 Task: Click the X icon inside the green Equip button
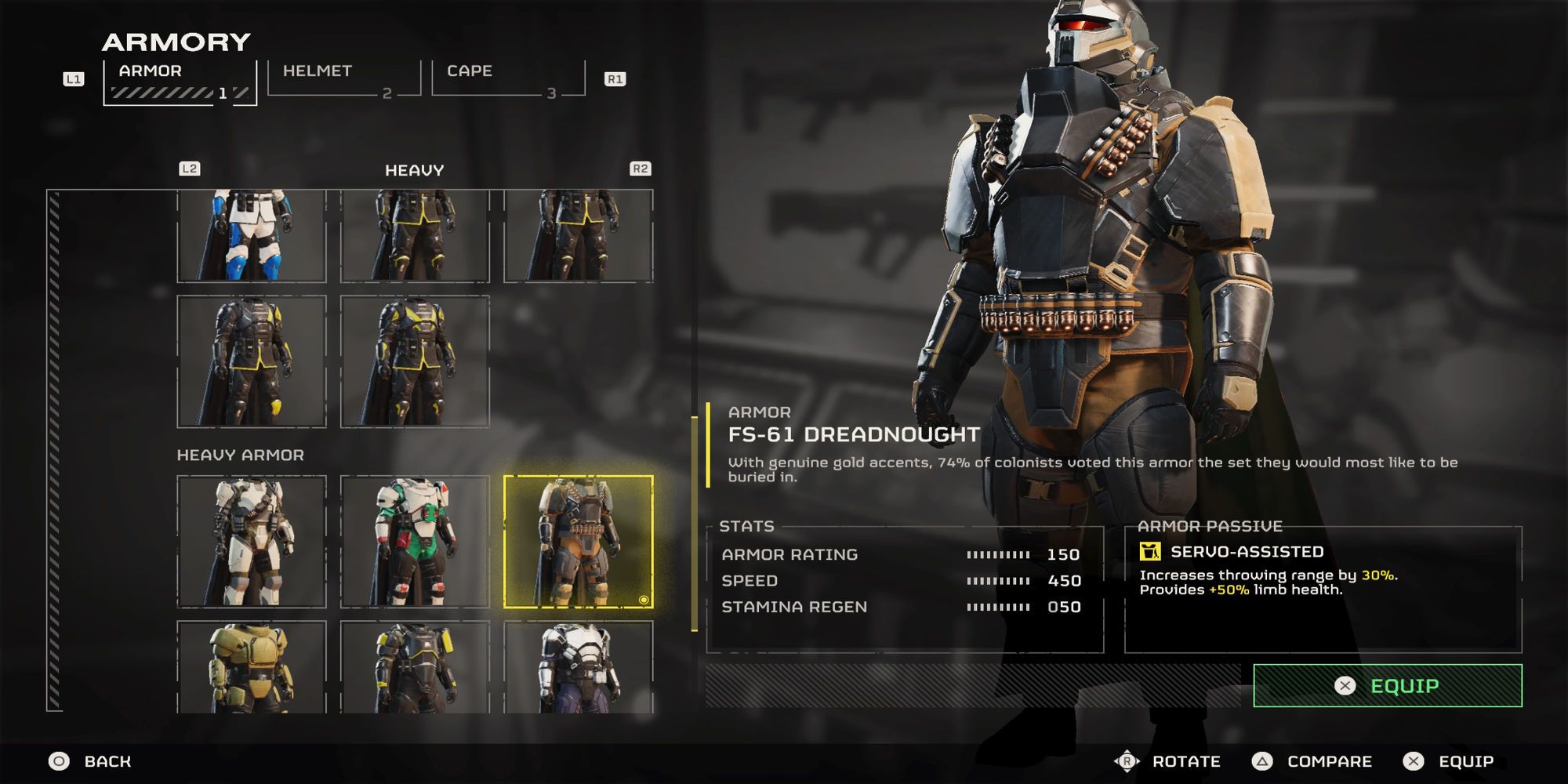click(1344, 684)
